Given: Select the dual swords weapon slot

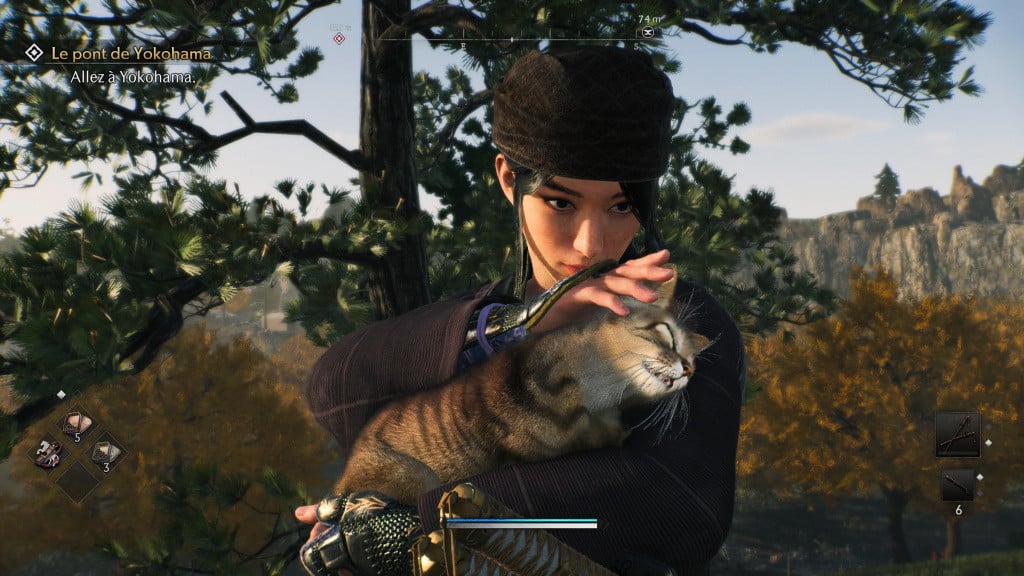Looking at the screenshot, I should [957, 434].
